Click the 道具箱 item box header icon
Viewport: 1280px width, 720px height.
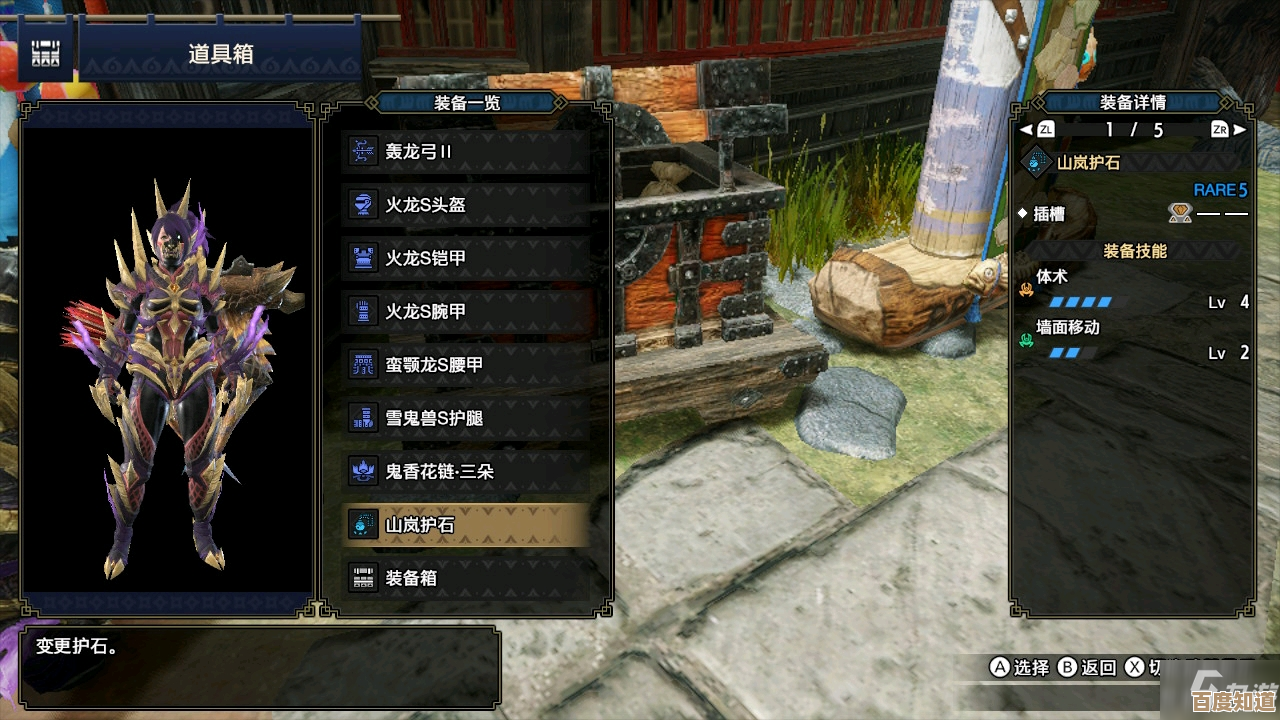[x=45, y=54]
